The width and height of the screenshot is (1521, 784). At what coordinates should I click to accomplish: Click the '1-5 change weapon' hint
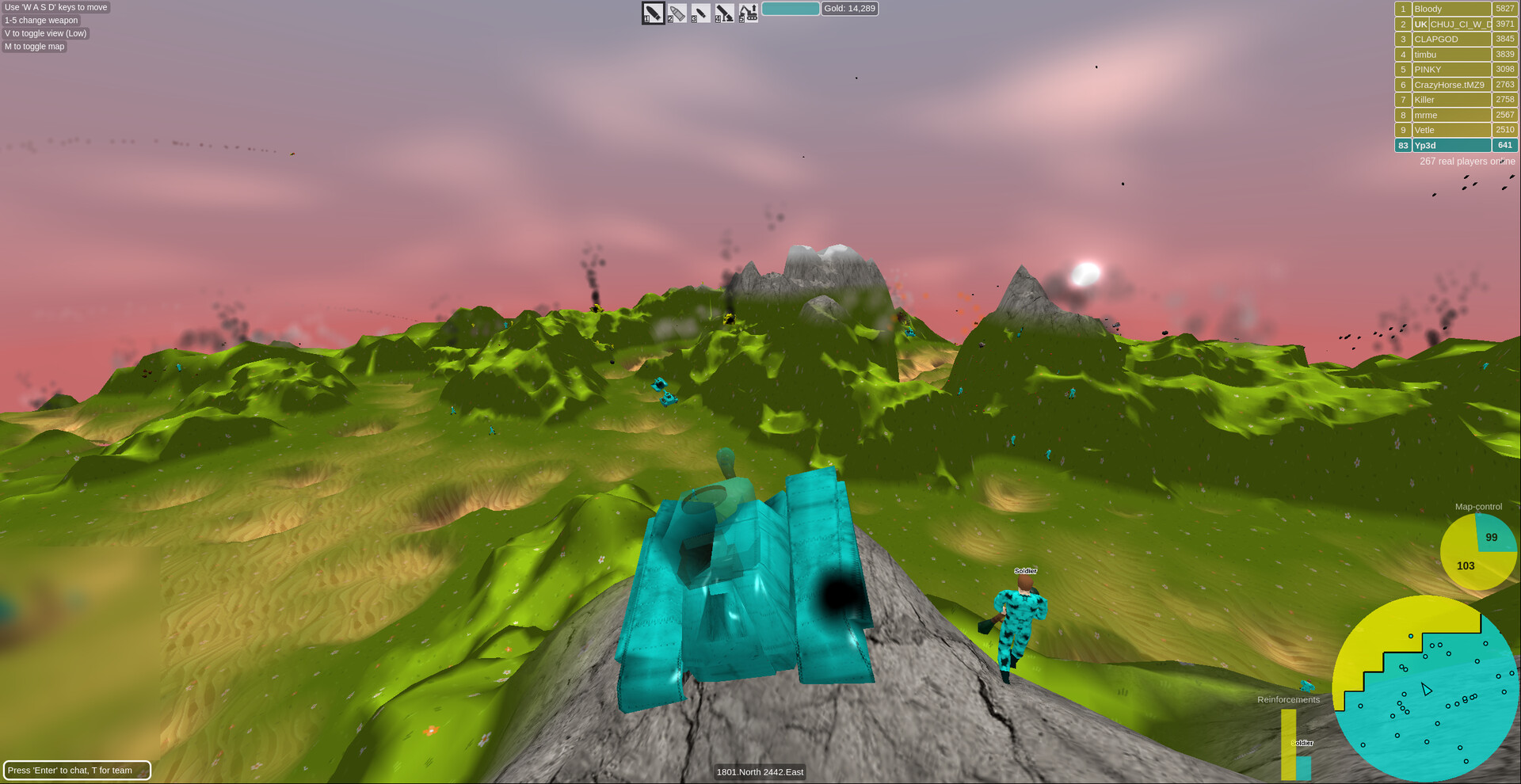(x=40, y=20)
